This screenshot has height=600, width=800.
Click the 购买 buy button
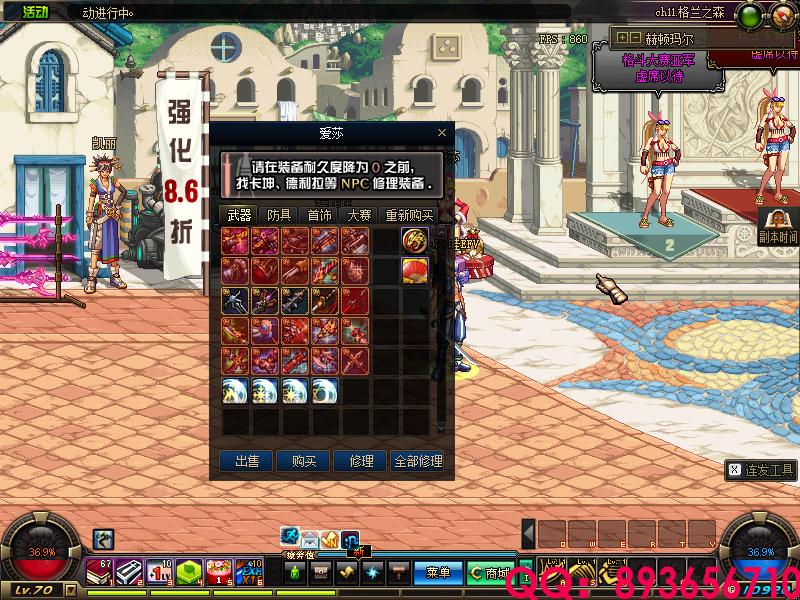pos(304,461)
